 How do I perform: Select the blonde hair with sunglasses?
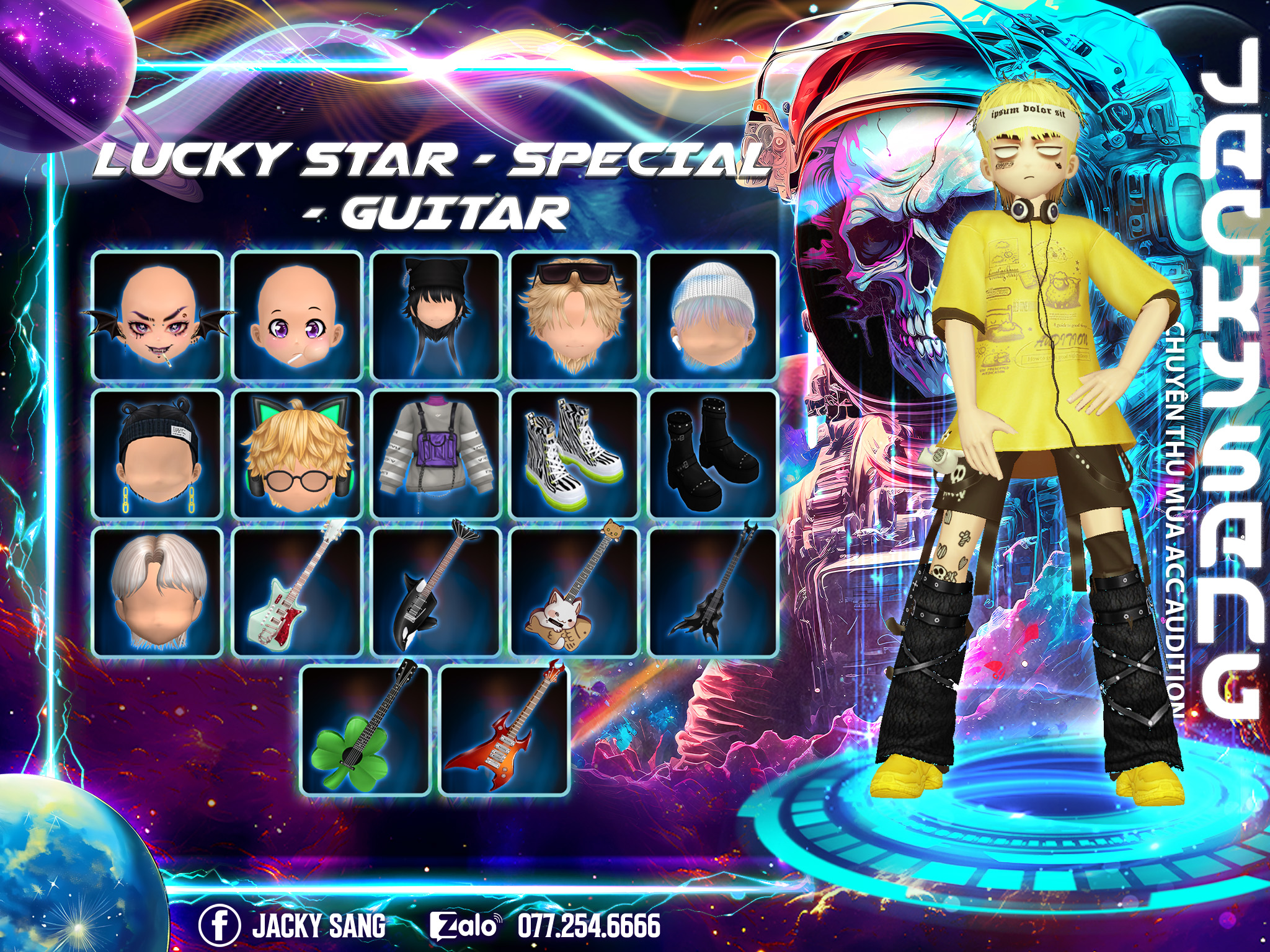[575, 316]
